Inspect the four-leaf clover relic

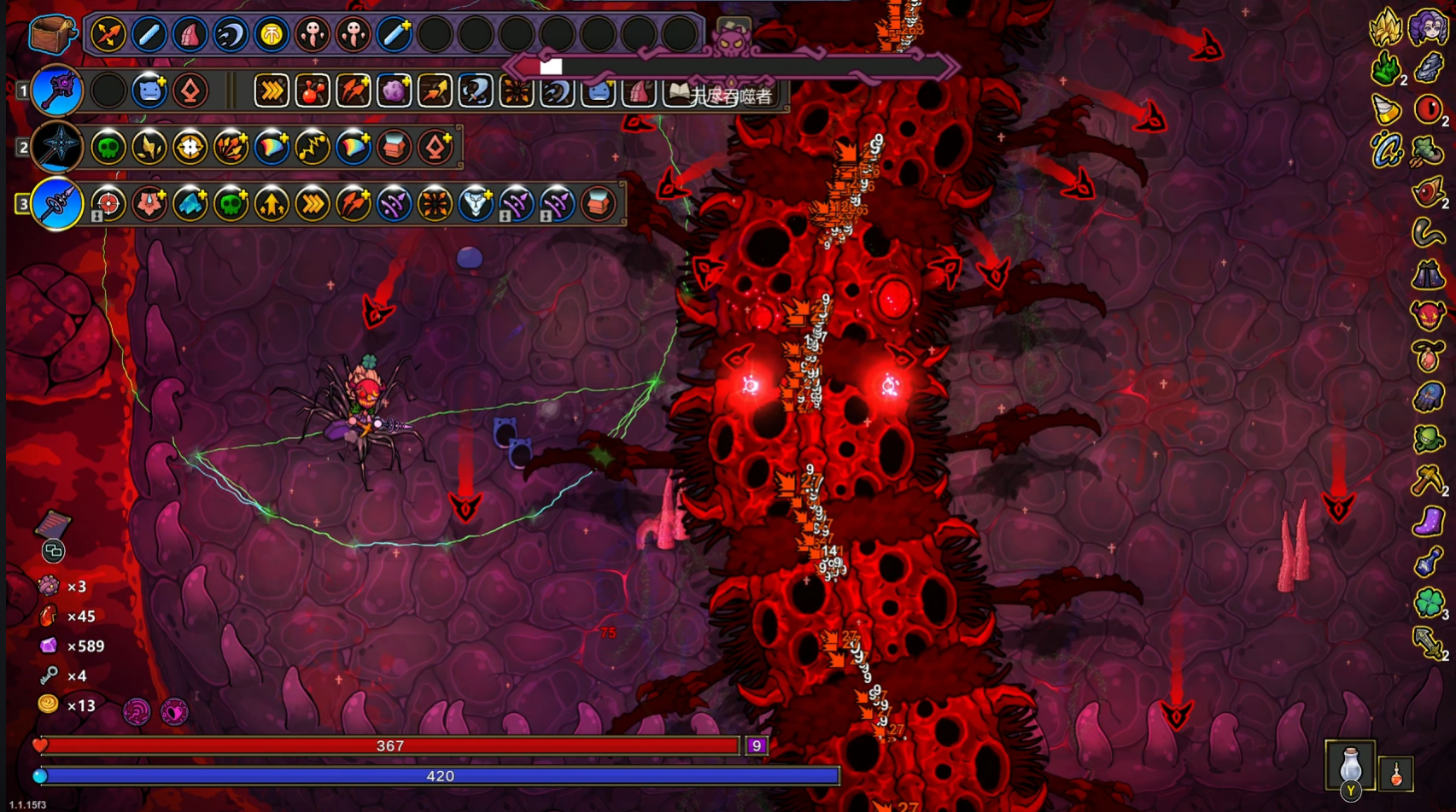[1428, 602]
